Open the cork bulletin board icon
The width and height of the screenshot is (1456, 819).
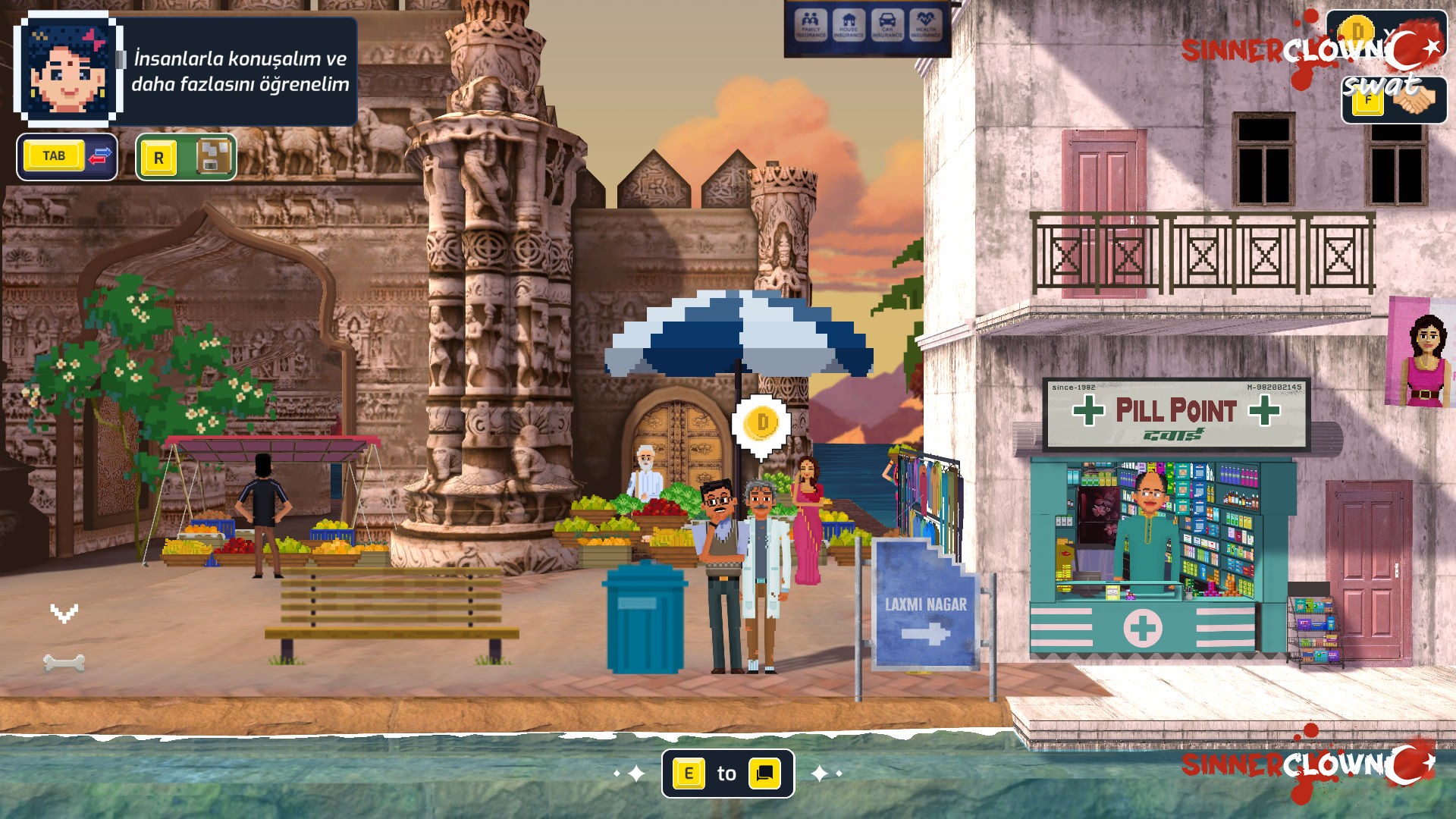click(x=213, y=157)
